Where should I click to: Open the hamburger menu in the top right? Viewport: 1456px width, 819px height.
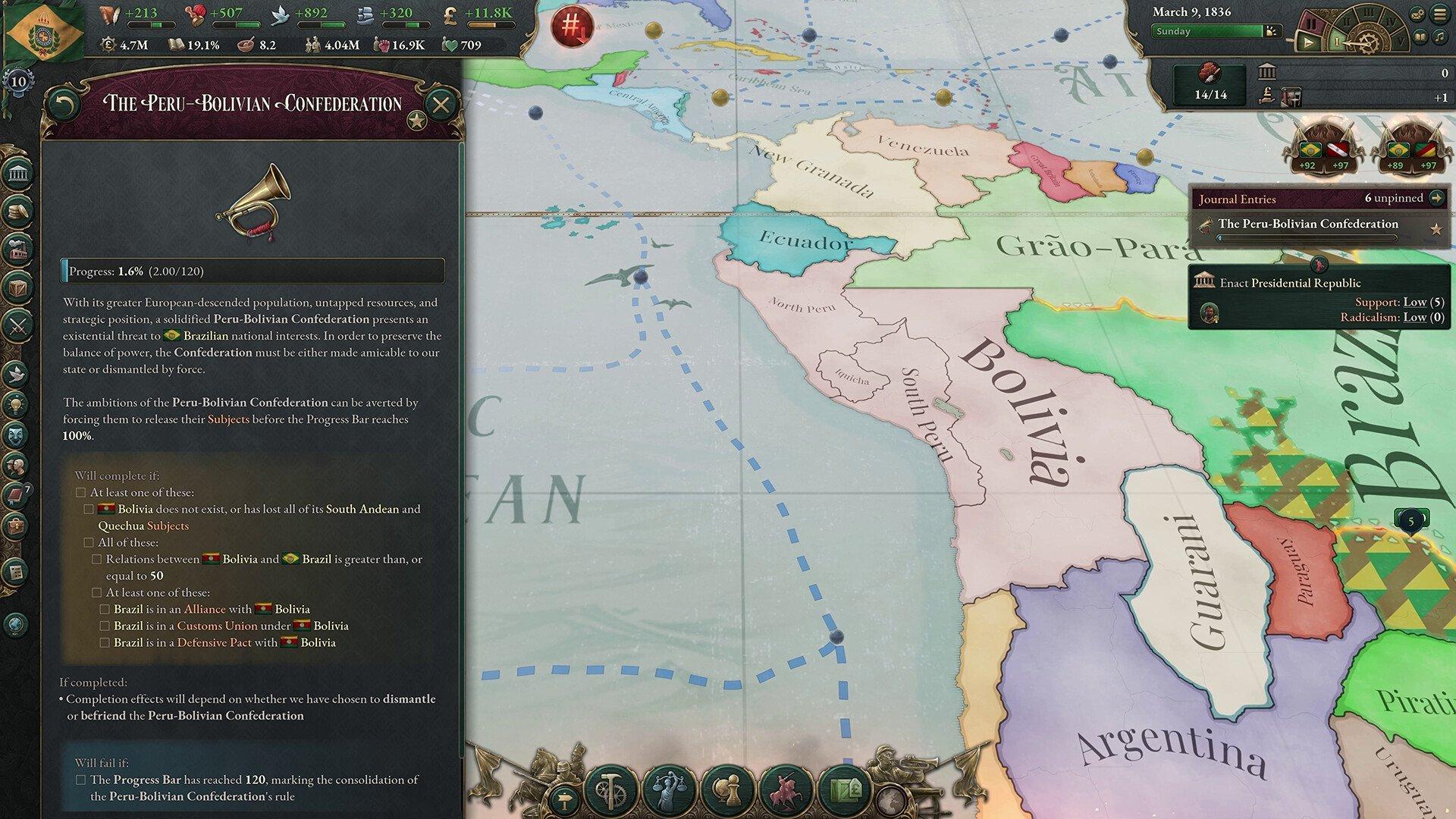pyautogui.click(x=1440, y=14)
